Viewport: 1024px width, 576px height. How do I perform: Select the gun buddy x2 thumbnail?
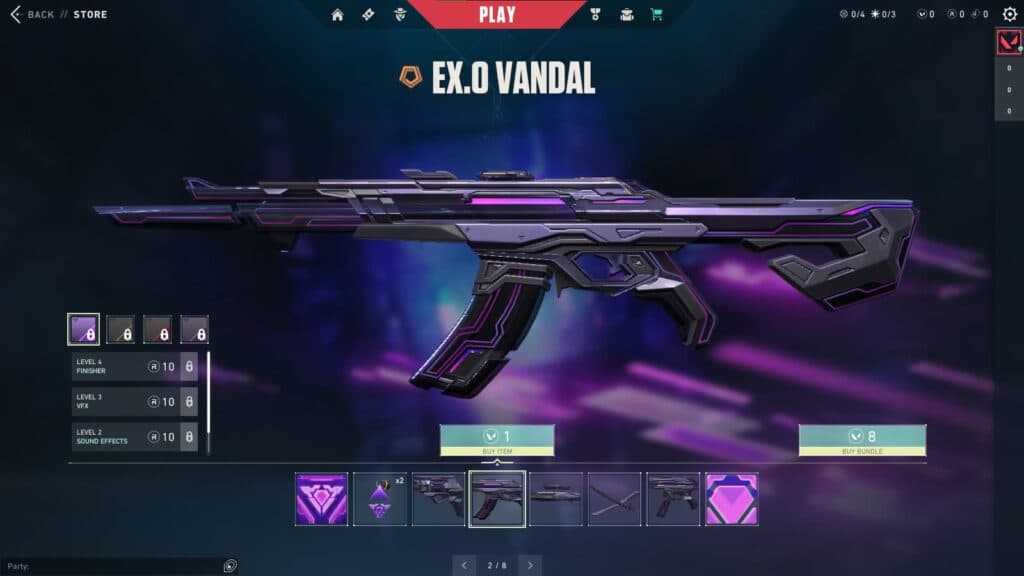pos(380,499)
